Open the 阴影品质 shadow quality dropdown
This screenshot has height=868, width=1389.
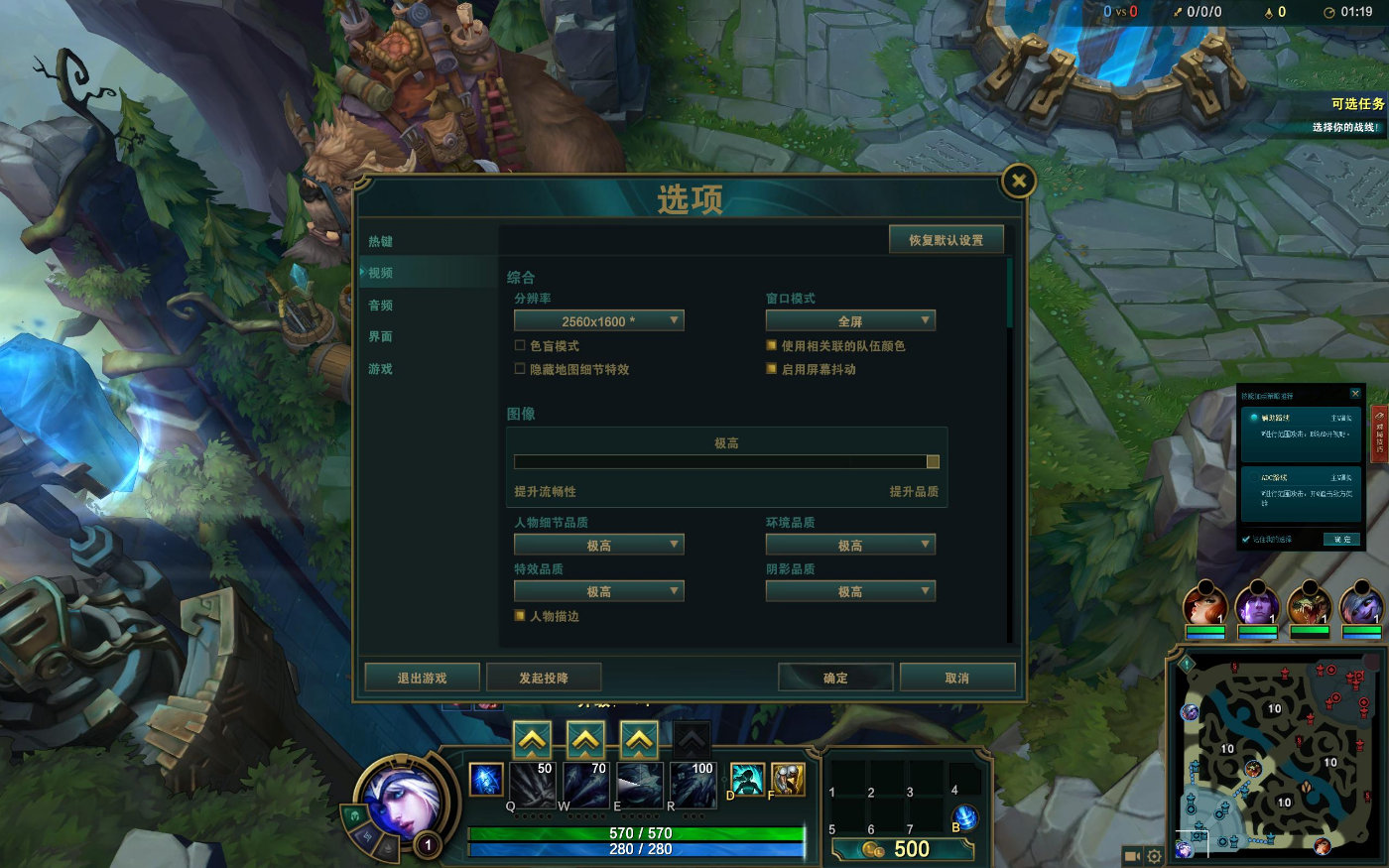(x=850, y=591)
